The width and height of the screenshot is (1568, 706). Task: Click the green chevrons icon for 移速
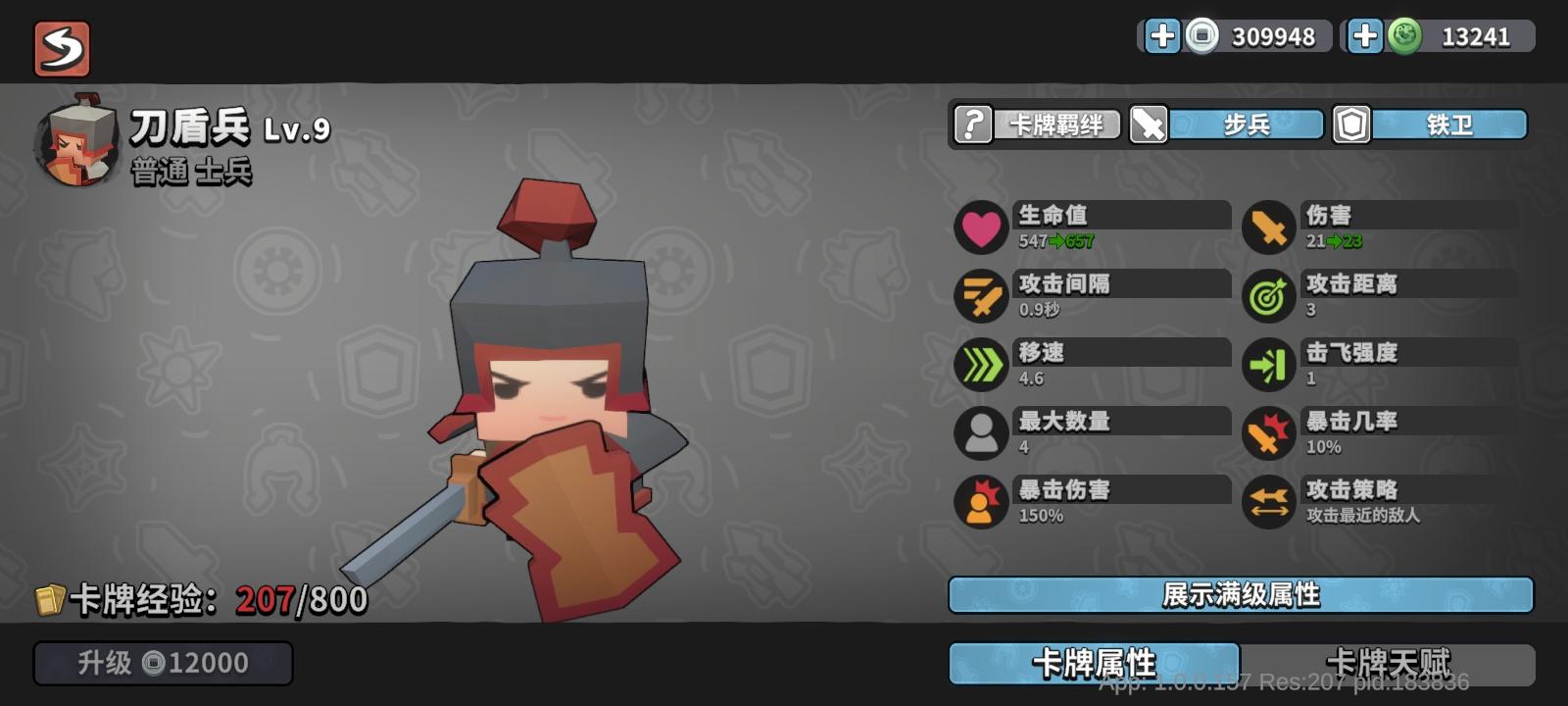click(980, 365)
